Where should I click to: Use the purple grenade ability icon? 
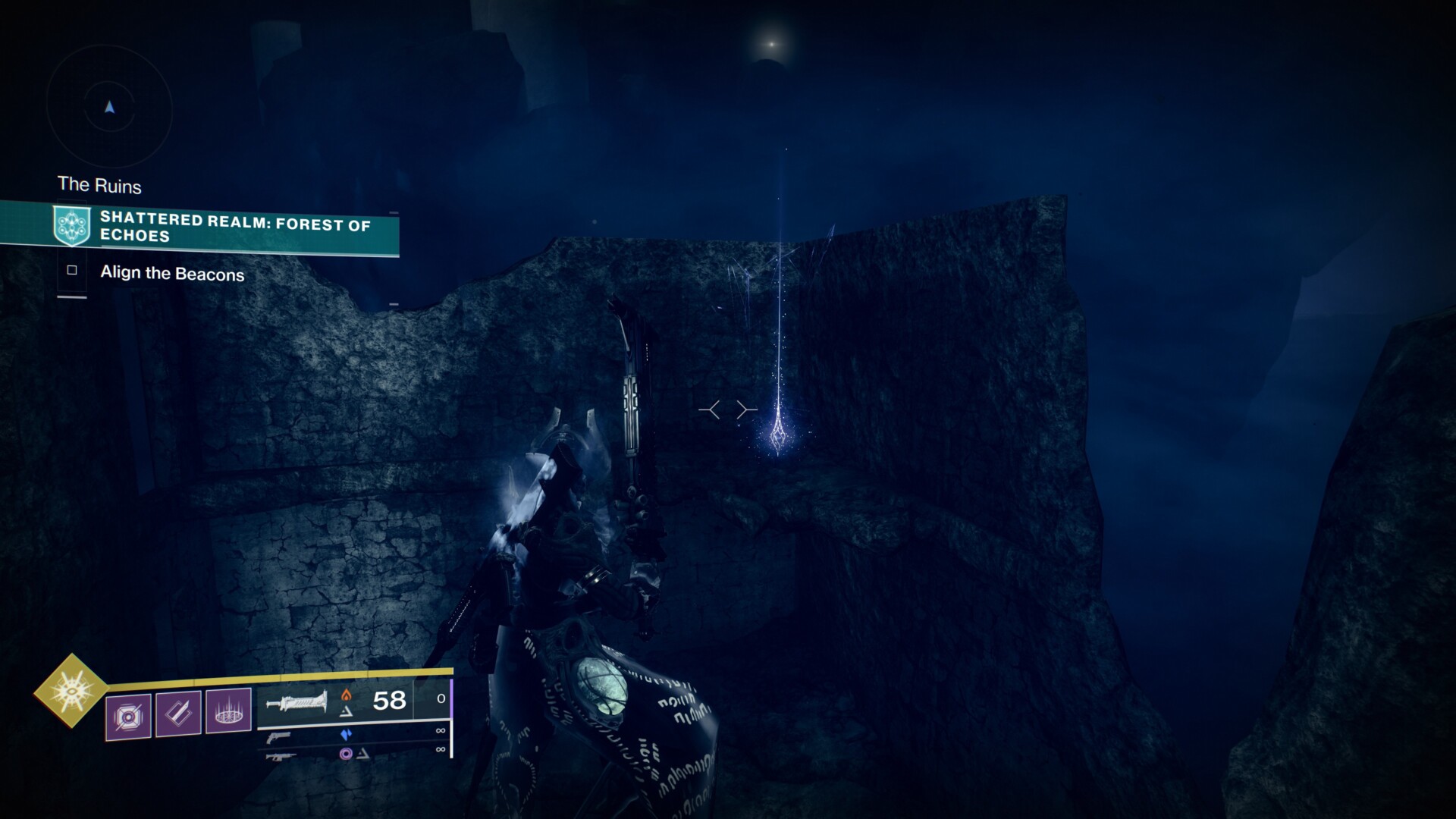pyautogui.click(x=128, y=715)
